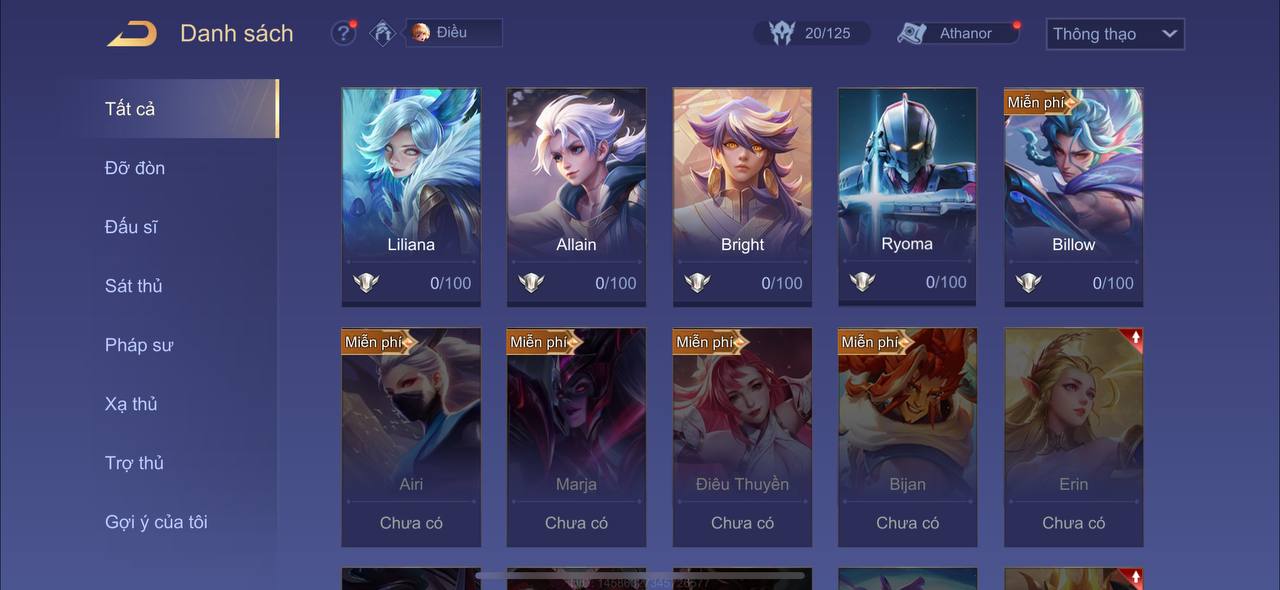This screenshot has width=1280, height=590.
Task: Filter heroes by Đỡ đòn
Action: click(135, 168)
